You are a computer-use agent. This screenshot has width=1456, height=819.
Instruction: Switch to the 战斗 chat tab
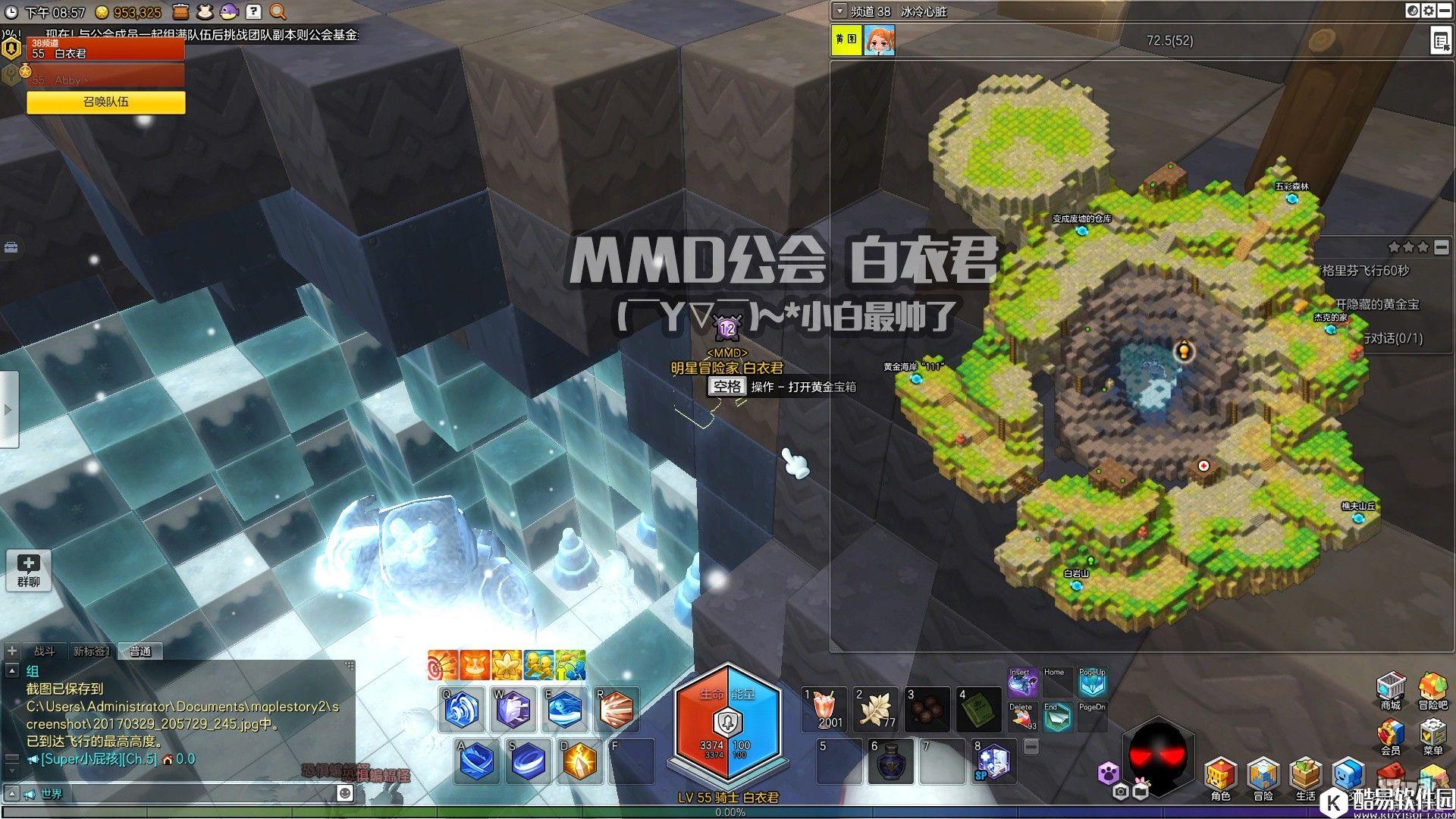[45, 651]
